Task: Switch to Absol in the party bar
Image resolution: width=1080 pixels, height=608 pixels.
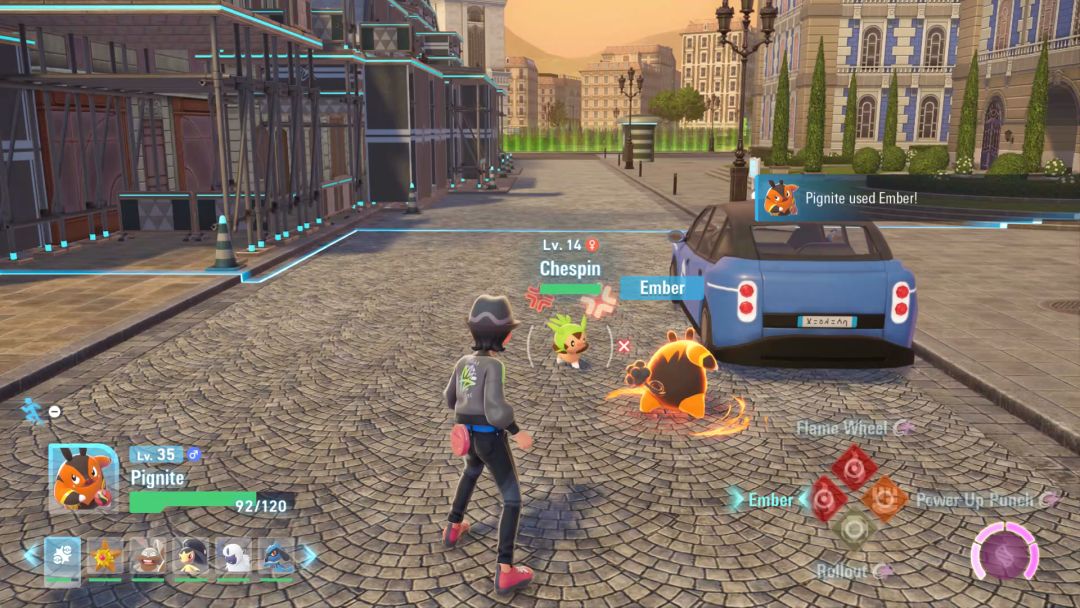Action: (234, 557)
